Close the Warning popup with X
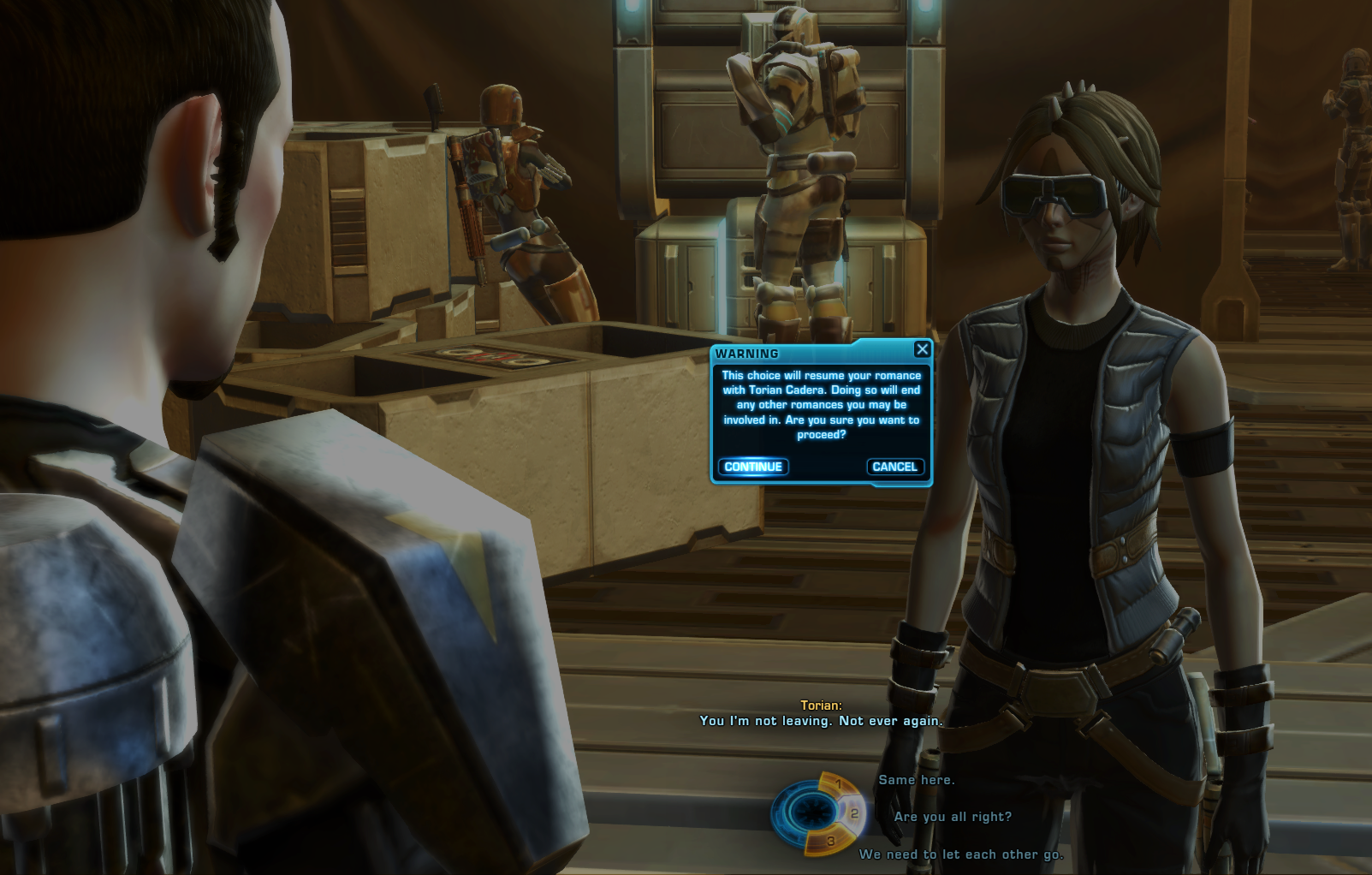Screen dimensions: 1372x875 922,349
